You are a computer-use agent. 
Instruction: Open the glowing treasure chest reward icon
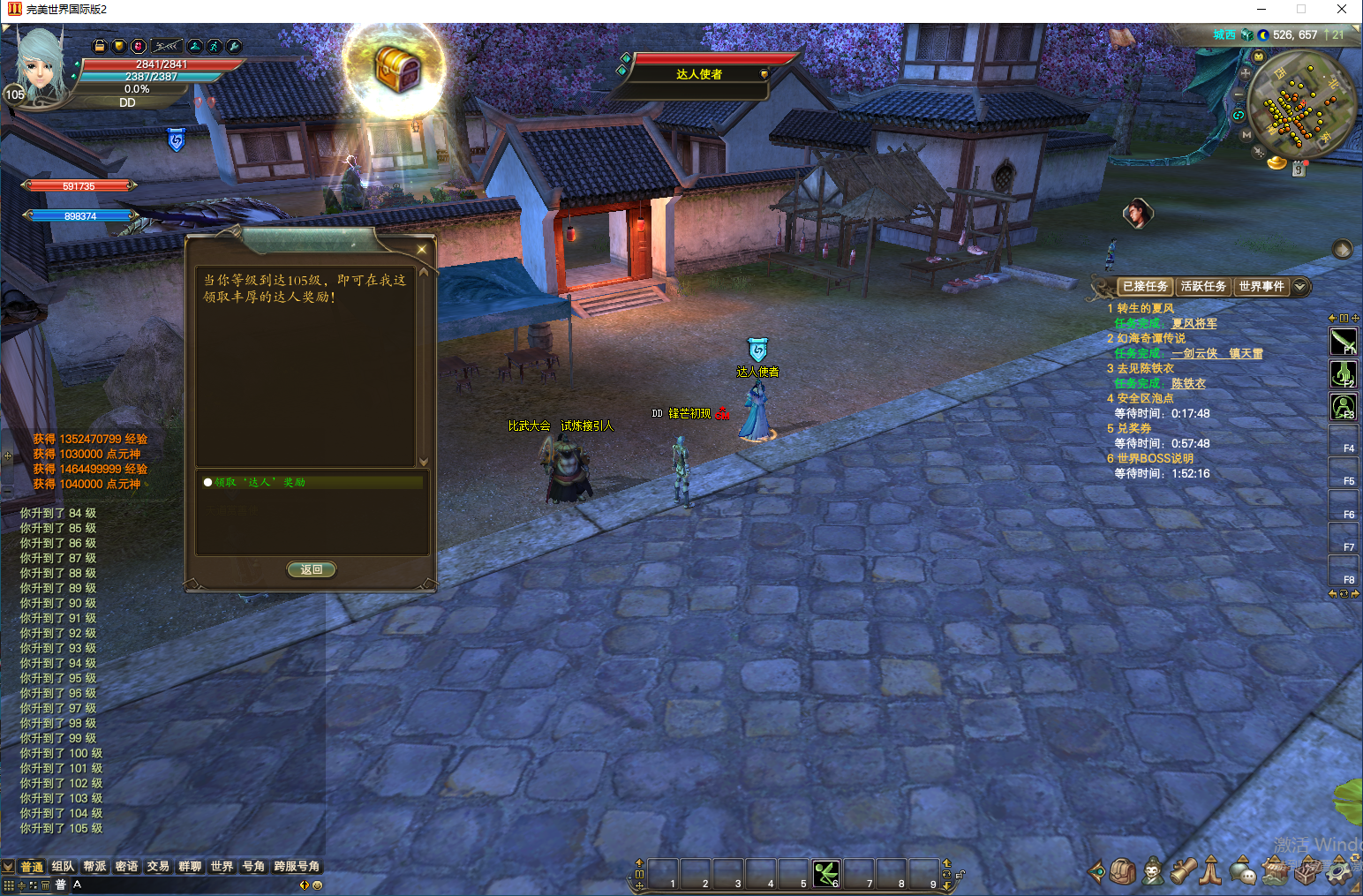click(396, 69)
